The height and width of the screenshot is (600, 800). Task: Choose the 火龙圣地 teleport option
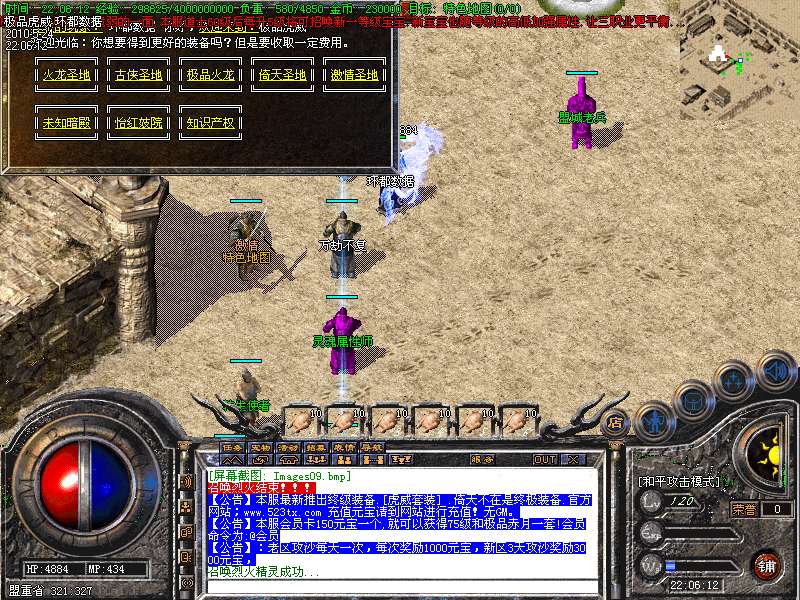(x=66, y=75)
